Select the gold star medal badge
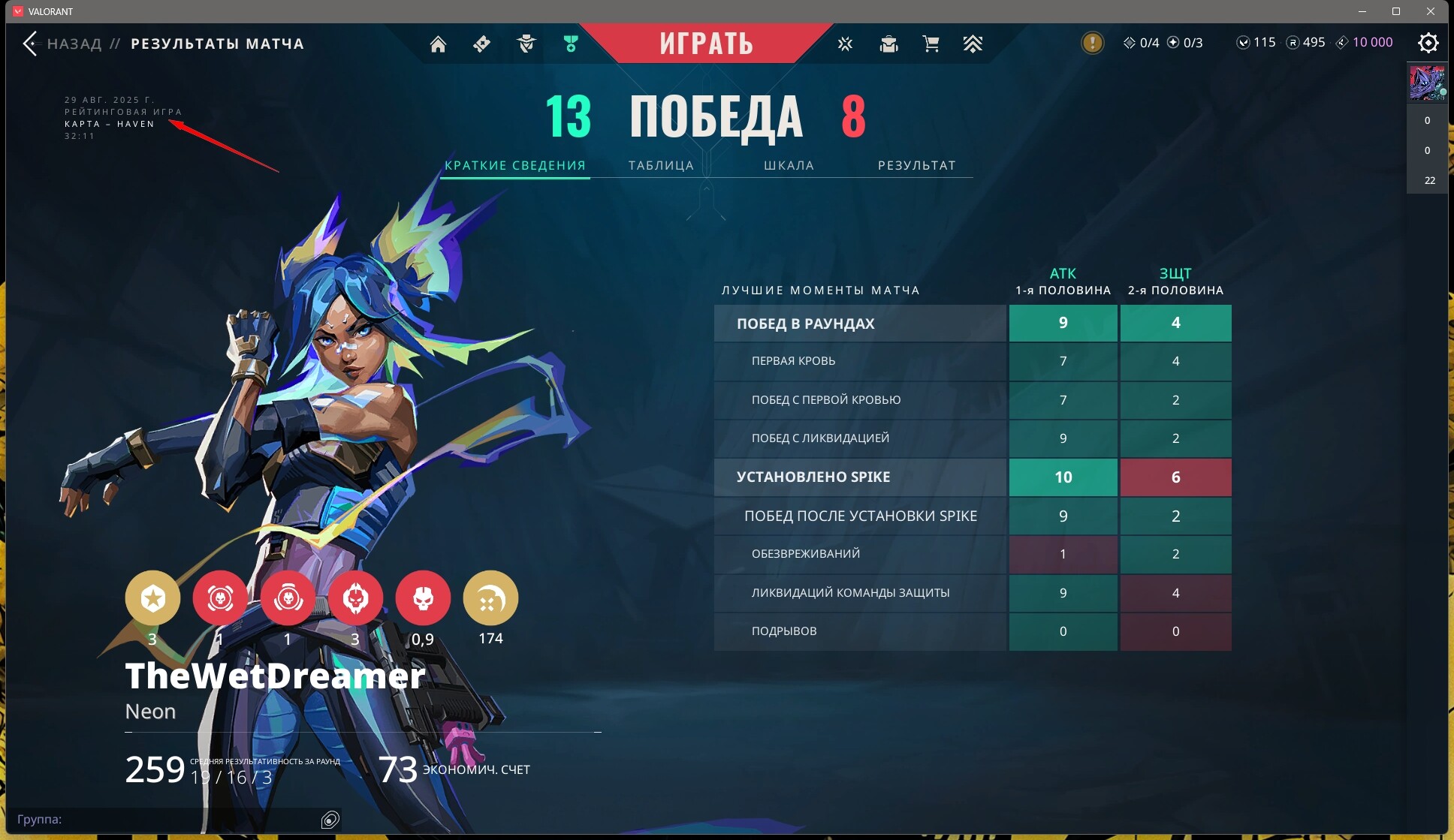This screenshot has width=1454, height=840. pyautogui.click(x=152, y=598)
